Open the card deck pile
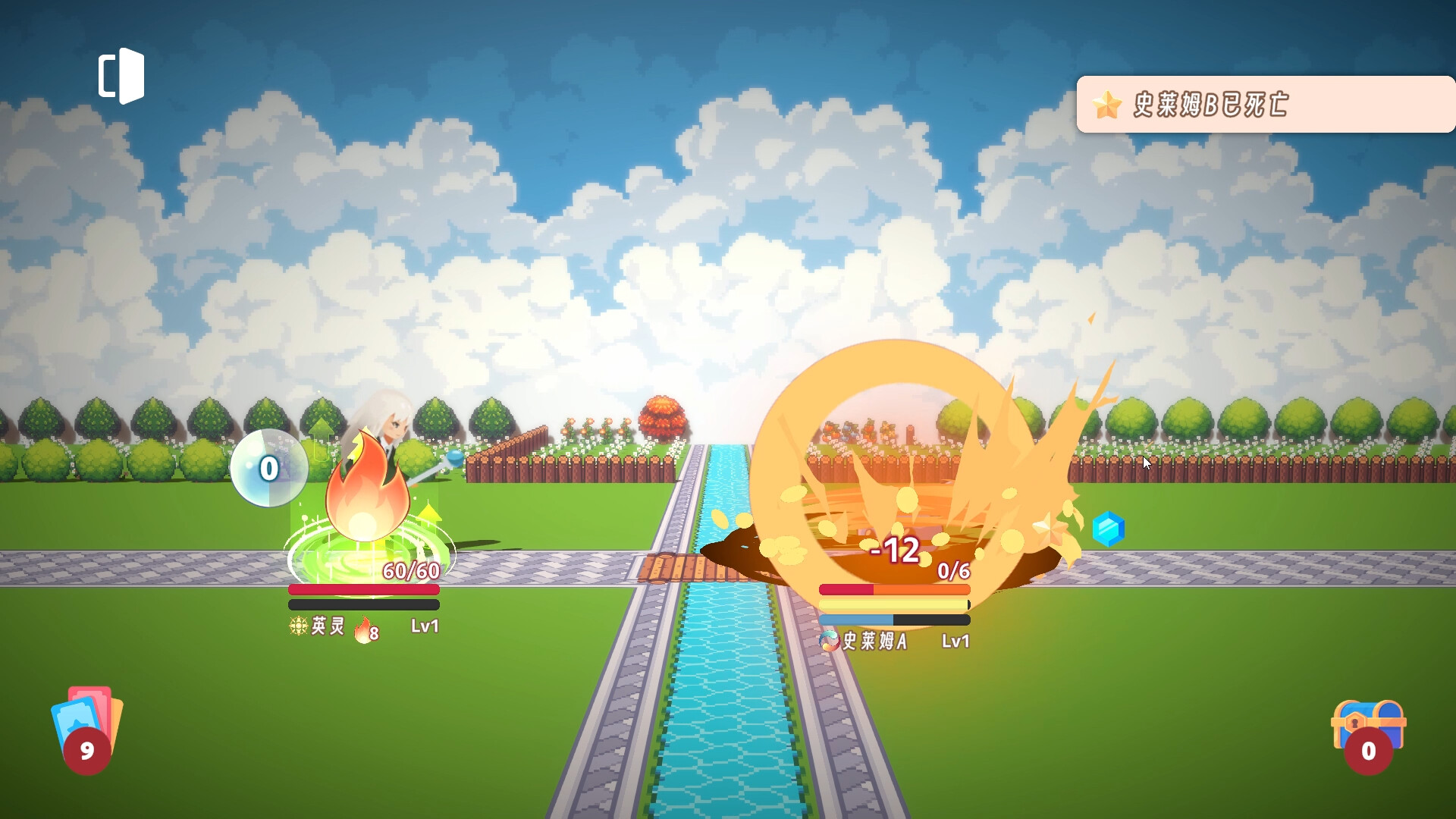1456x819 pixels. click(86, 729)
